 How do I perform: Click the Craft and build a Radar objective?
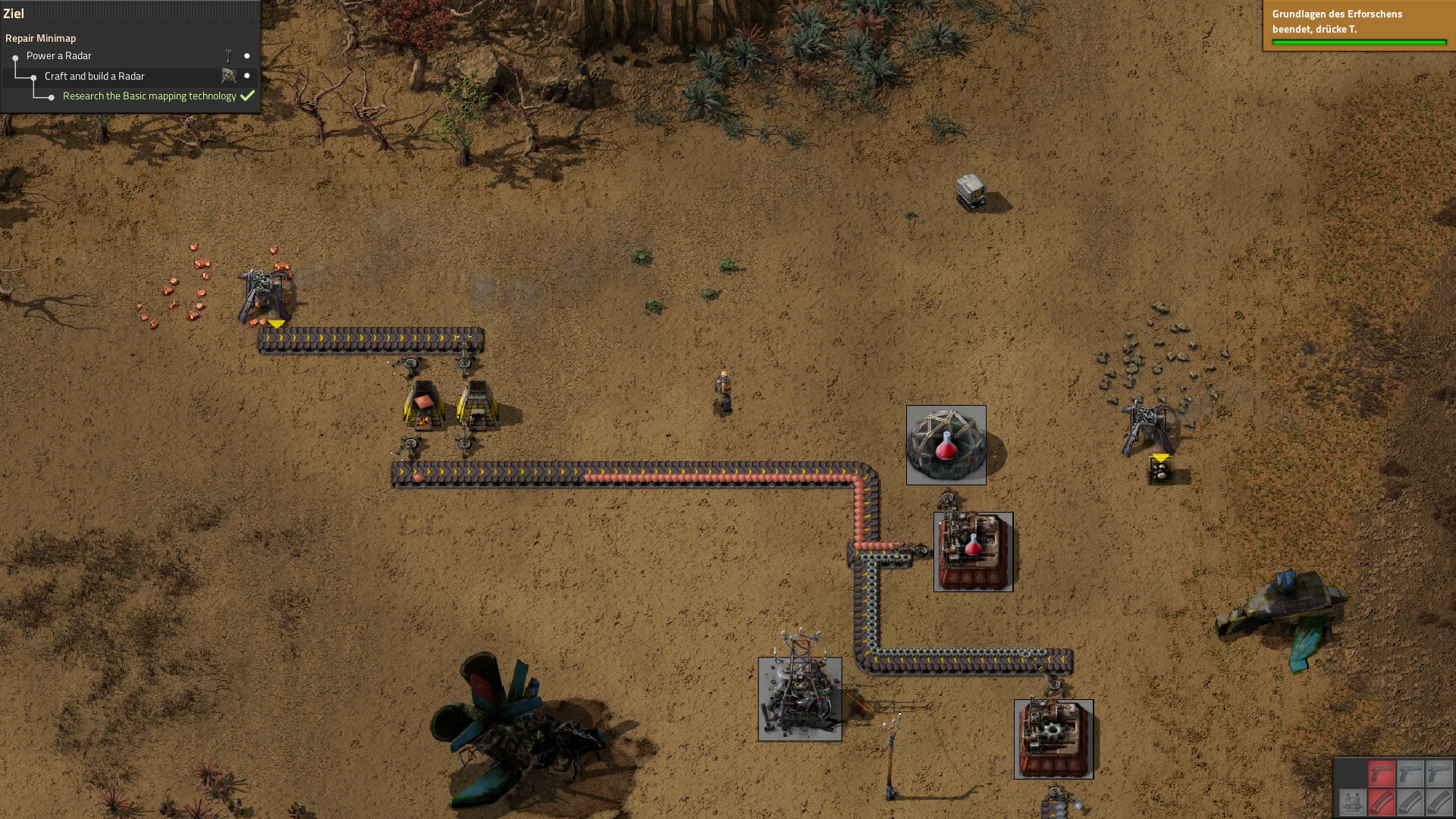[x=94, y=77]
